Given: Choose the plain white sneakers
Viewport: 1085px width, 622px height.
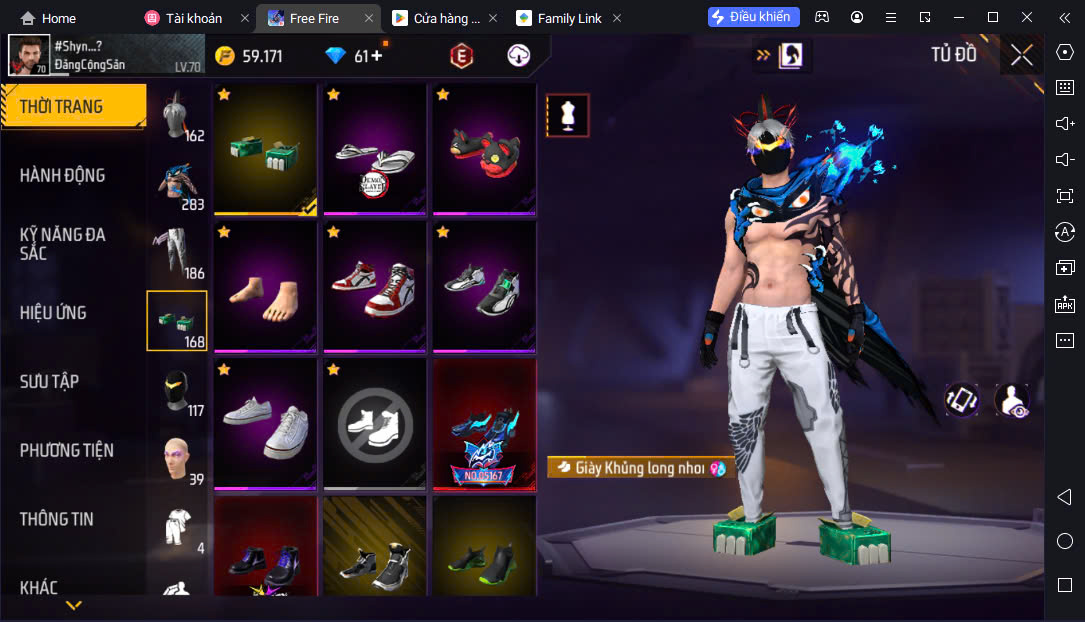Looking at the screenshot, I should pyautogui.click(x=265, y=424).
